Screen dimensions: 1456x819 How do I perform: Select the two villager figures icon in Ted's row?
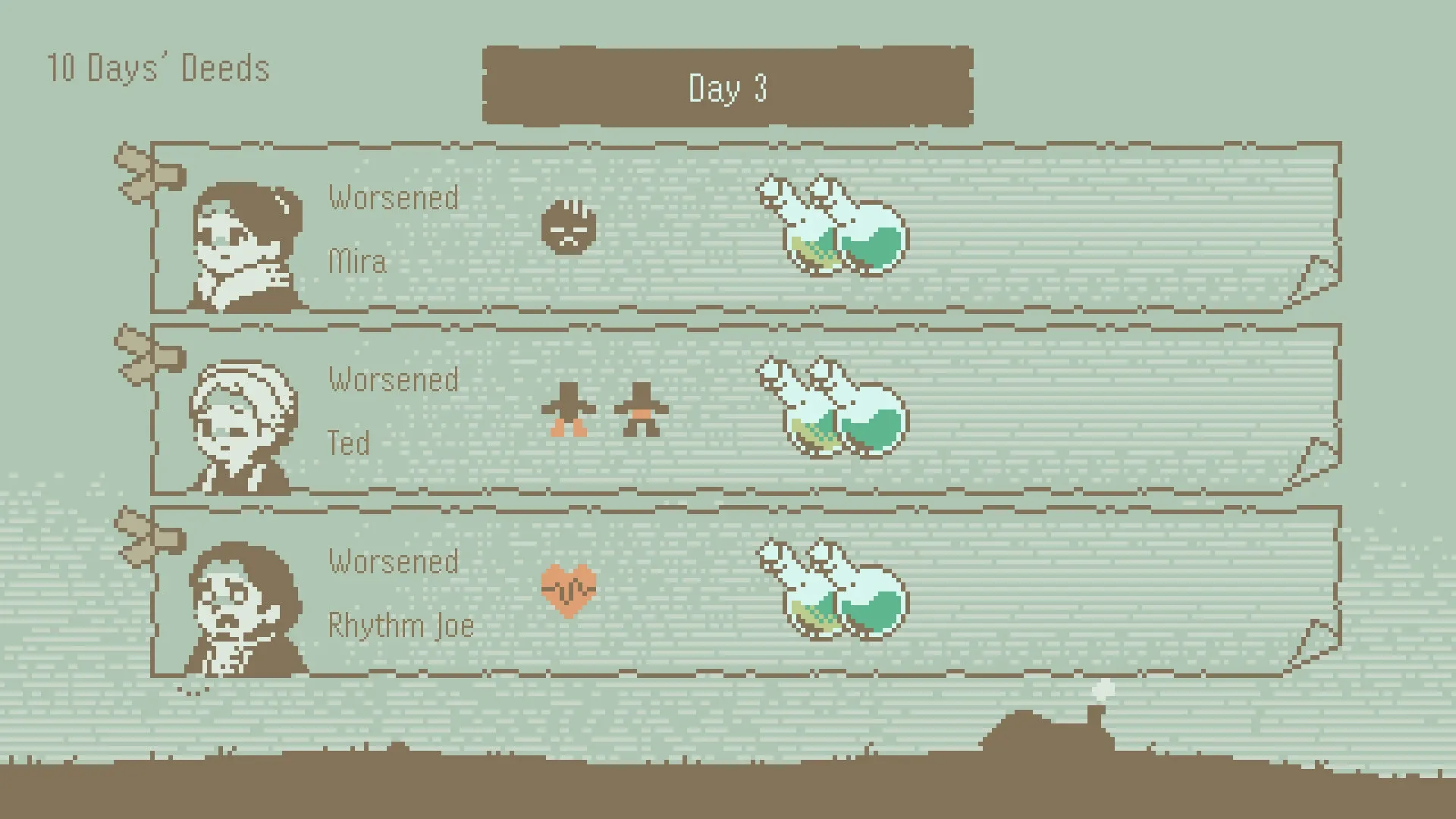(x=603, y=409)
